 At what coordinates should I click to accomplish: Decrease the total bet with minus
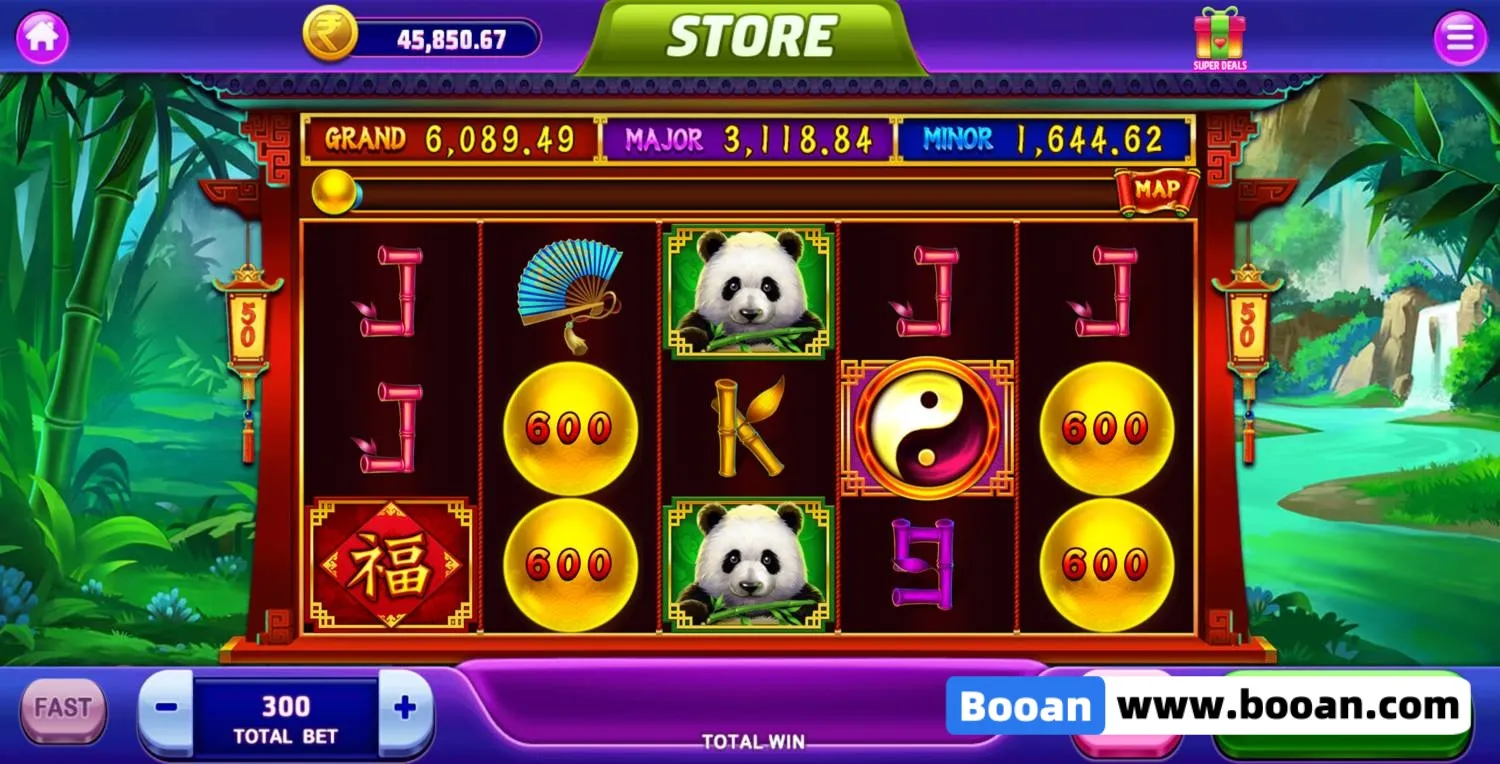point(166,708)
